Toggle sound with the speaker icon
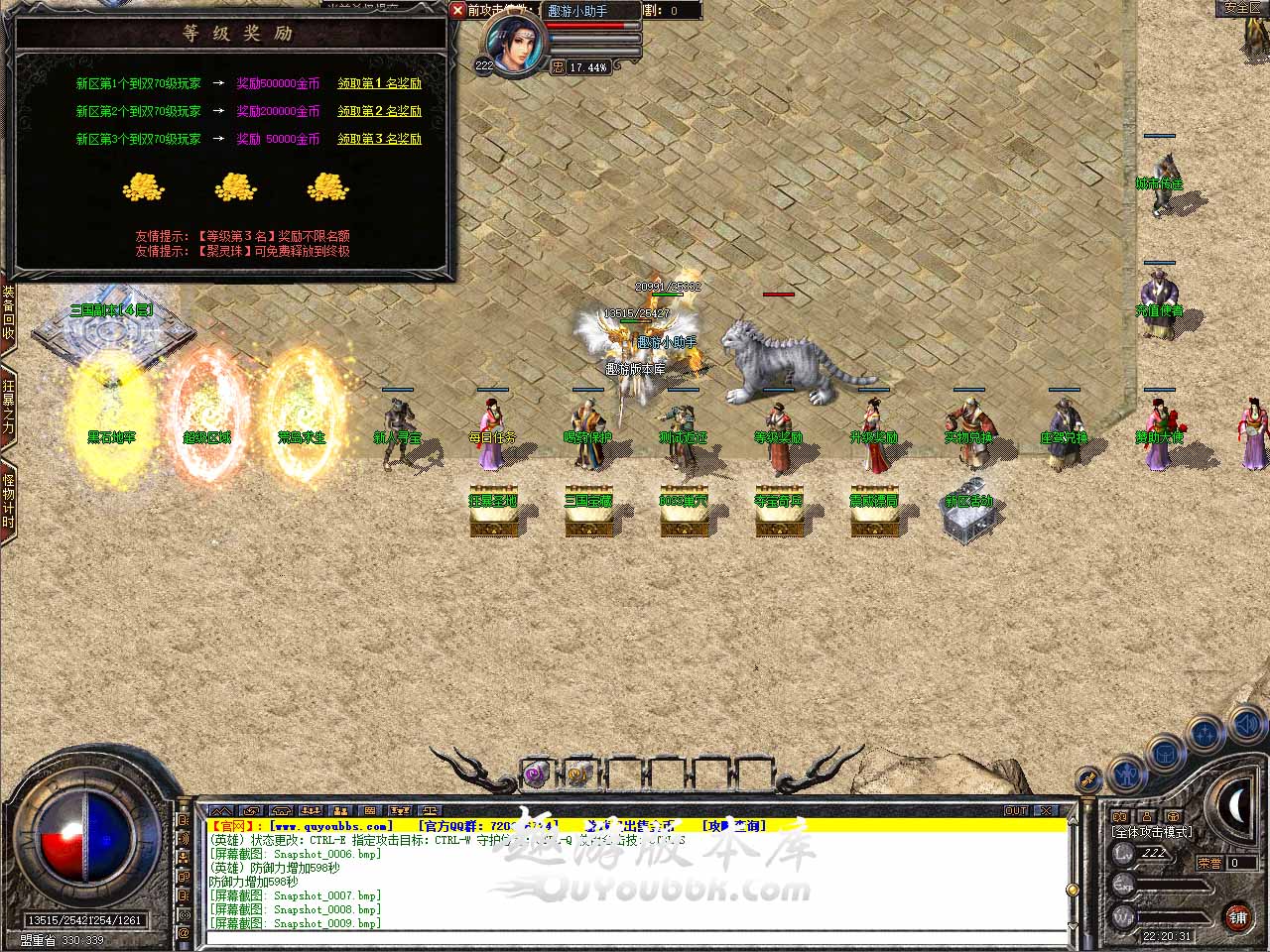This screenshot has width=1270, height=952. (x=1249, y=726)
